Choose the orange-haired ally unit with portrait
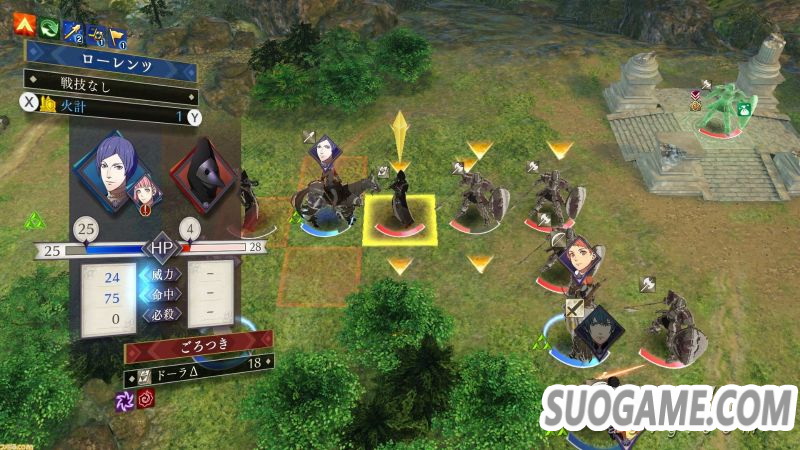This screenshot has width=800, height=450. point(580,262)
